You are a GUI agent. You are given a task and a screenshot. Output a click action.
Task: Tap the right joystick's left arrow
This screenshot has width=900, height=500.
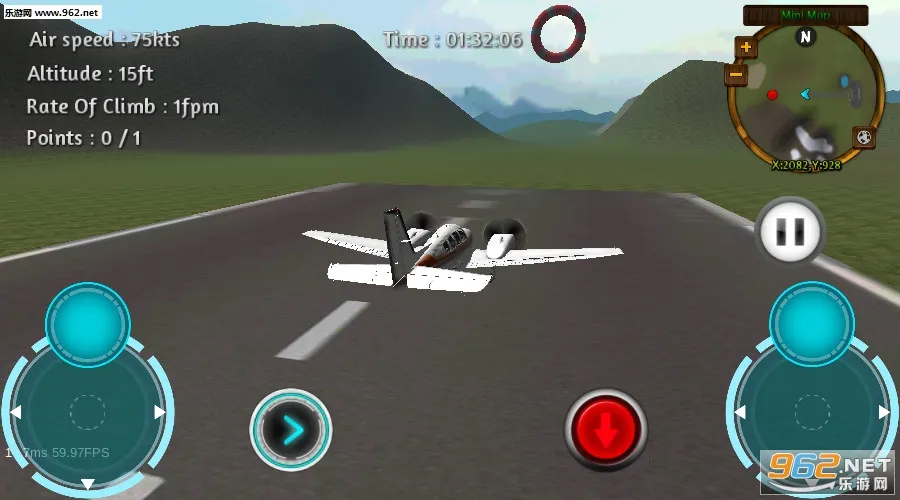point(739,412)
